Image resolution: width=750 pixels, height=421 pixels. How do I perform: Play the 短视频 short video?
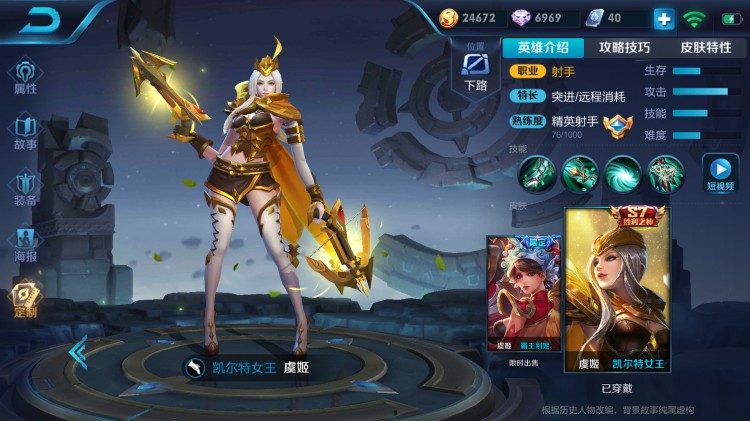click(719, 173)
